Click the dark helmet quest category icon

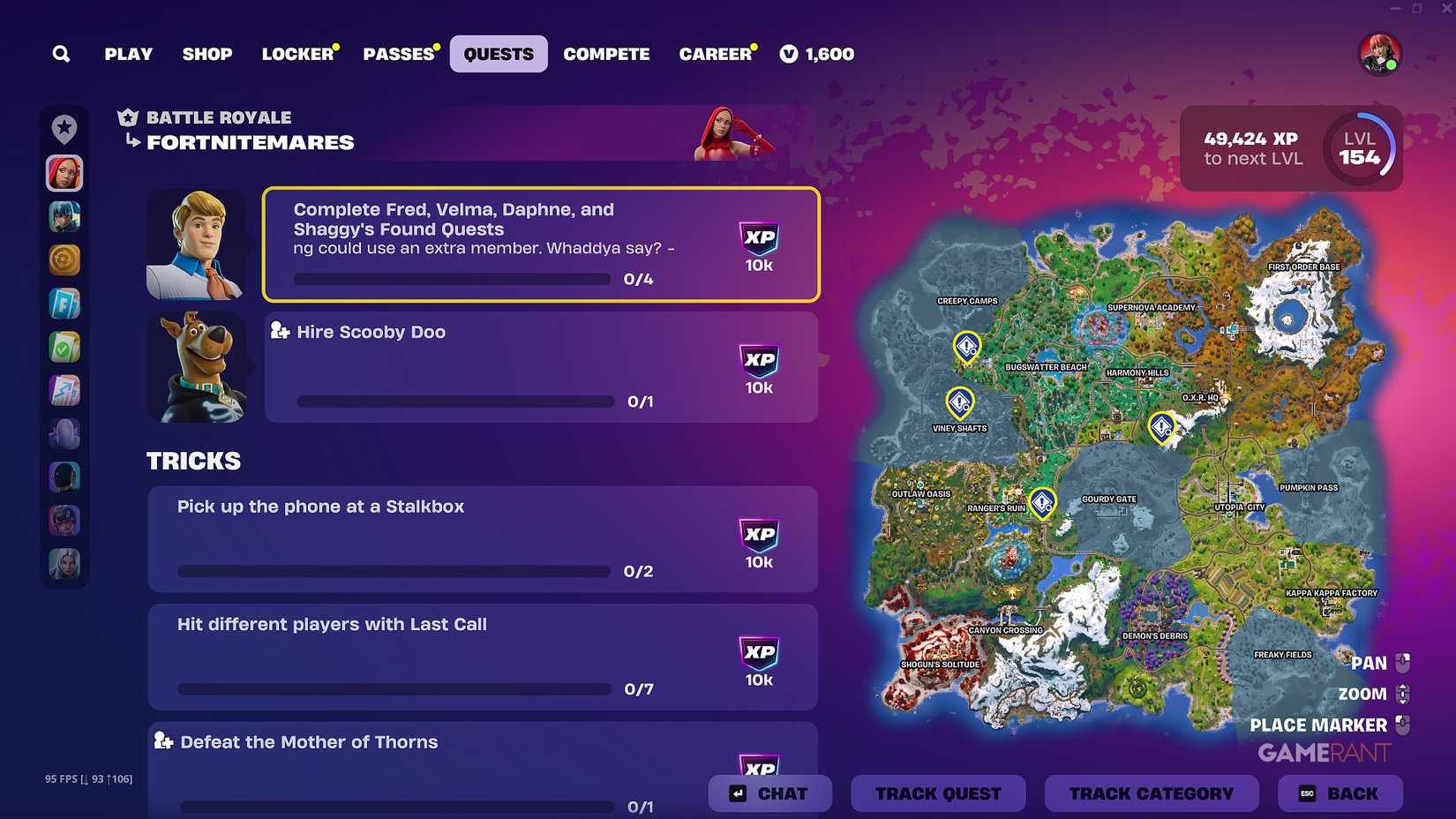pos(64,477)
